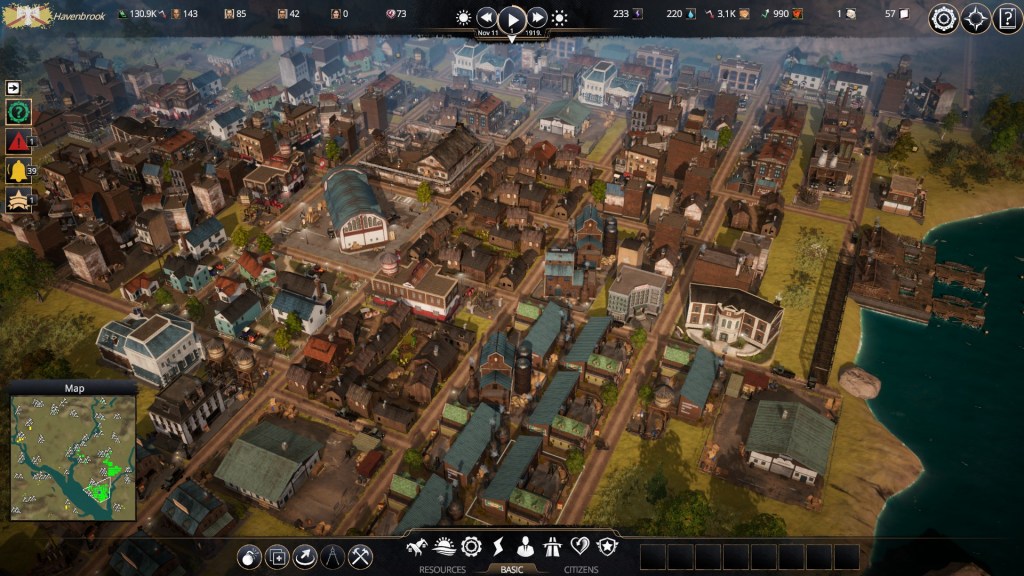Select the demolish bomb tool
The height and width of the screenshot is (576, 1024).
[249, 556]
